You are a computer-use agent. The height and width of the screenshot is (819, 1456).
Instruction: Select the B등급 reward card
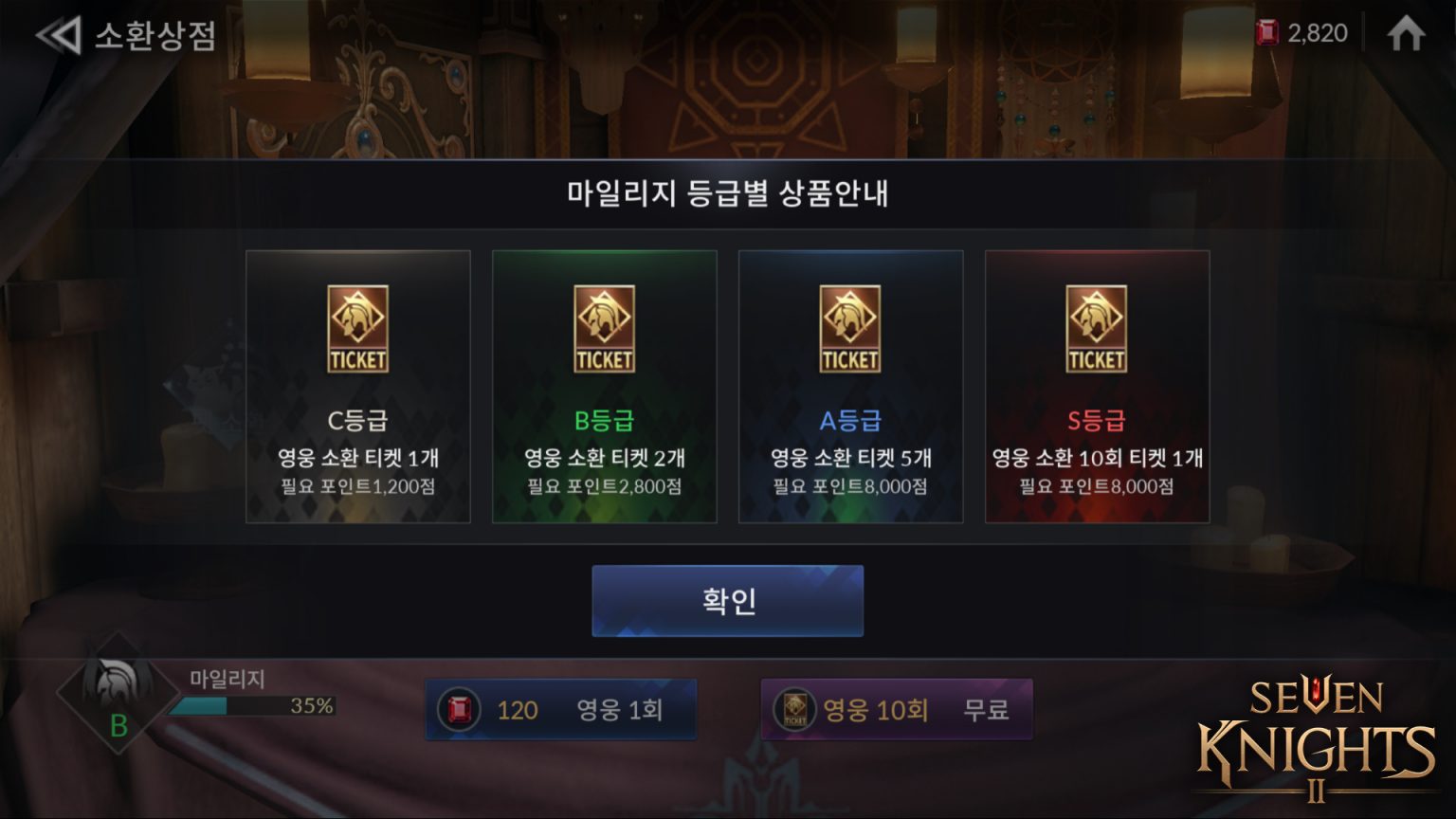(x=604, y=385)
